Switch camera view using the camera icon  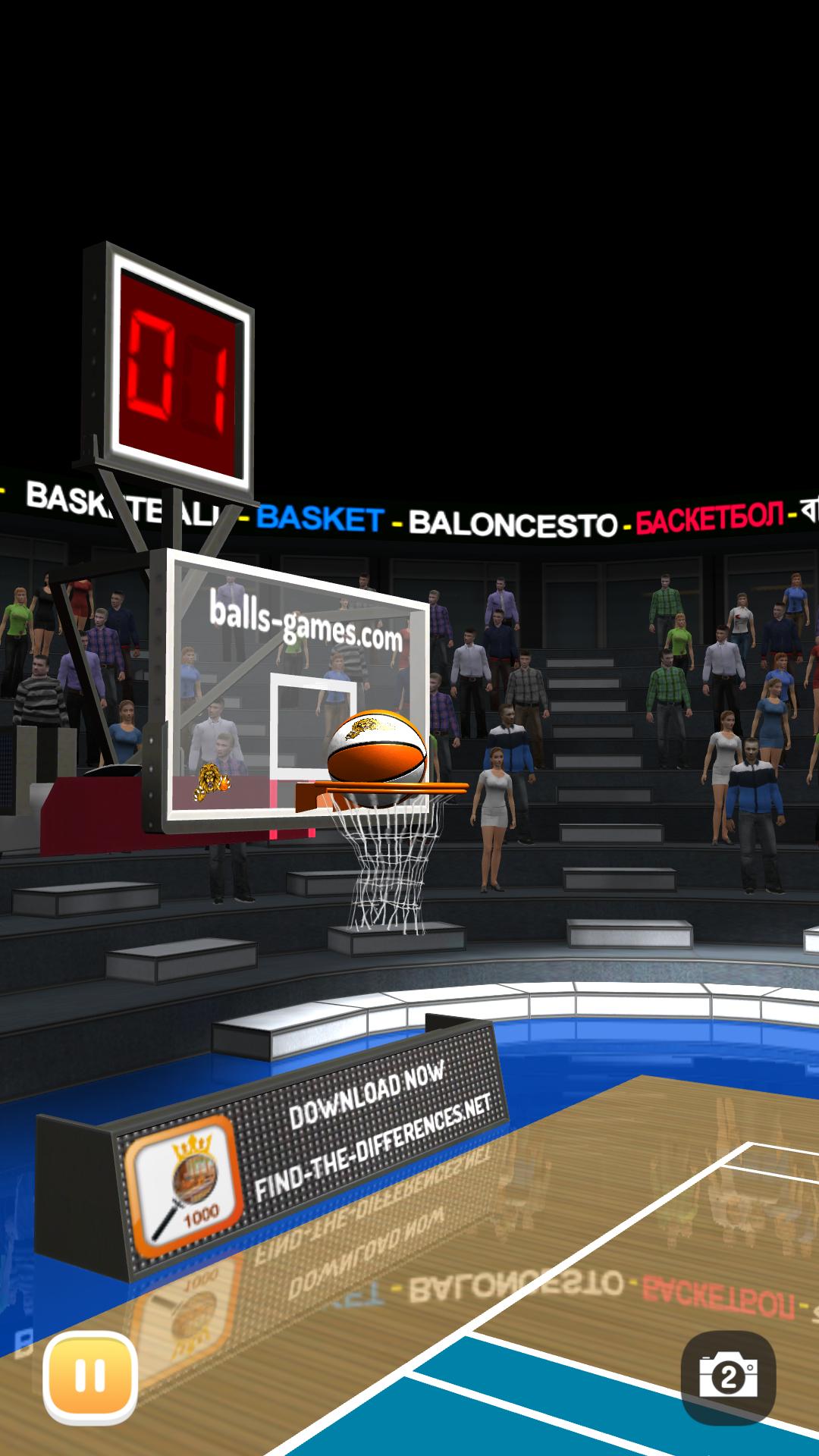click(728, 1377)
